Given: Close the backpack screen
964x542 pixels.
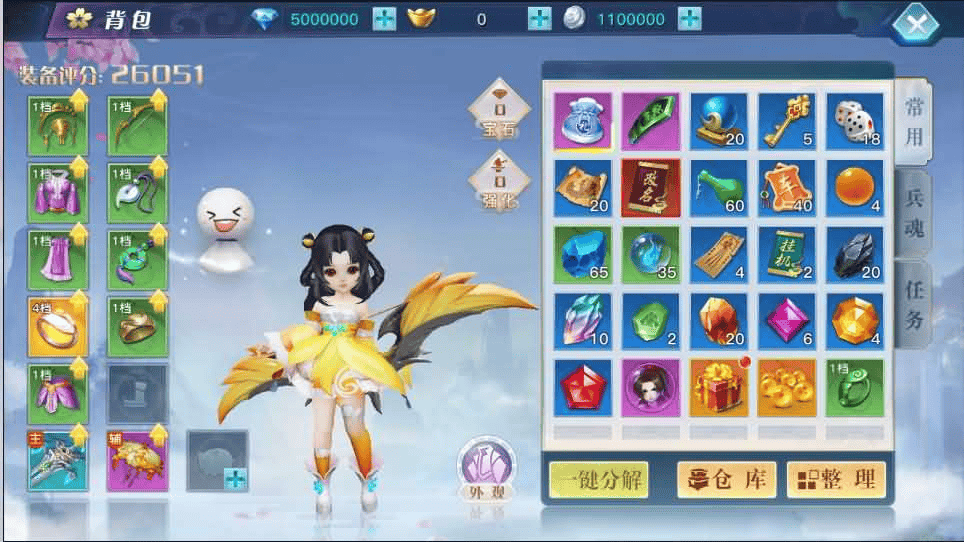Looking at the screenshot, I should coord(921,24).
